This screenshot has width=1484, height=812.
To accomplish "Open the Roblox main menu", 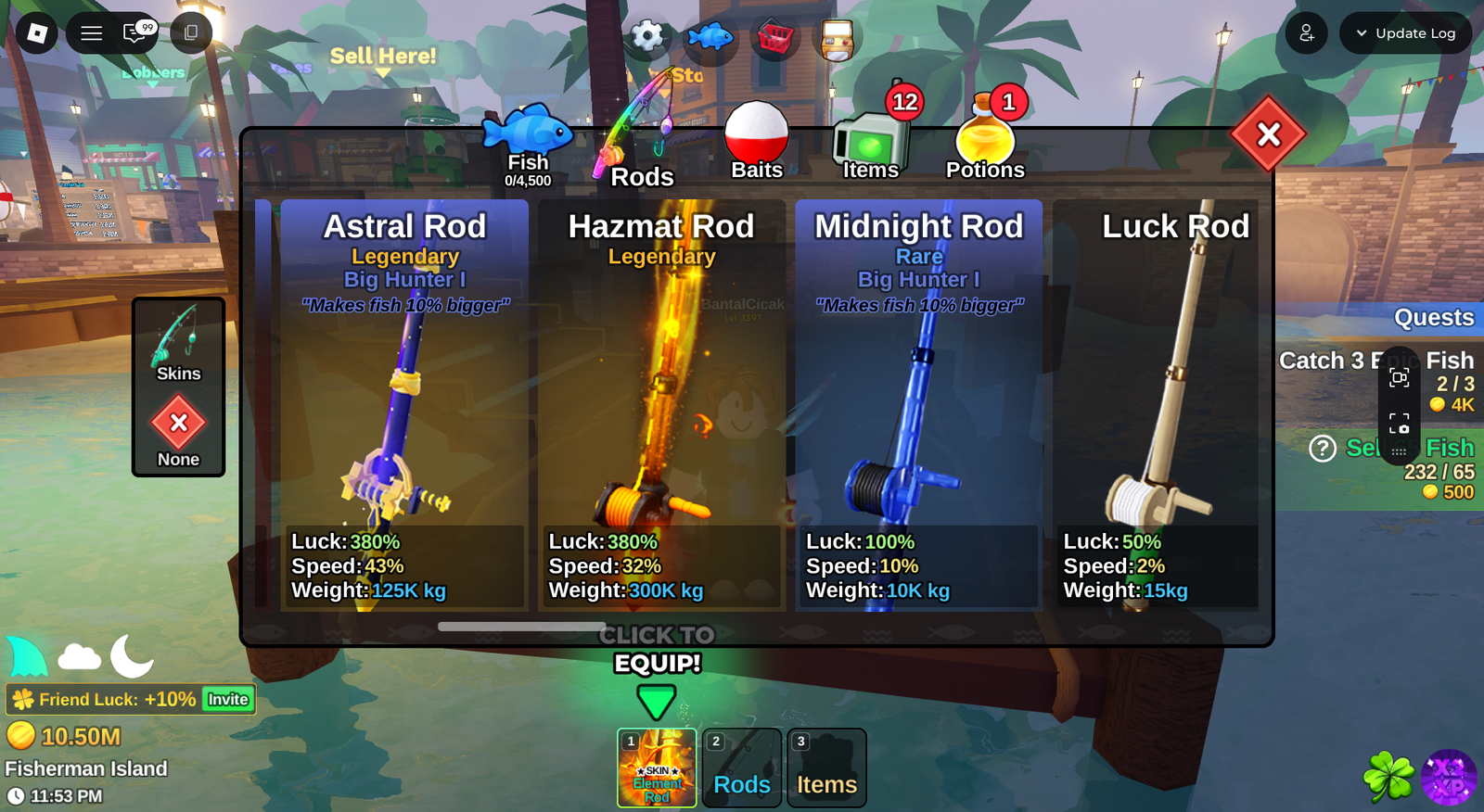I will pos(37,33).
